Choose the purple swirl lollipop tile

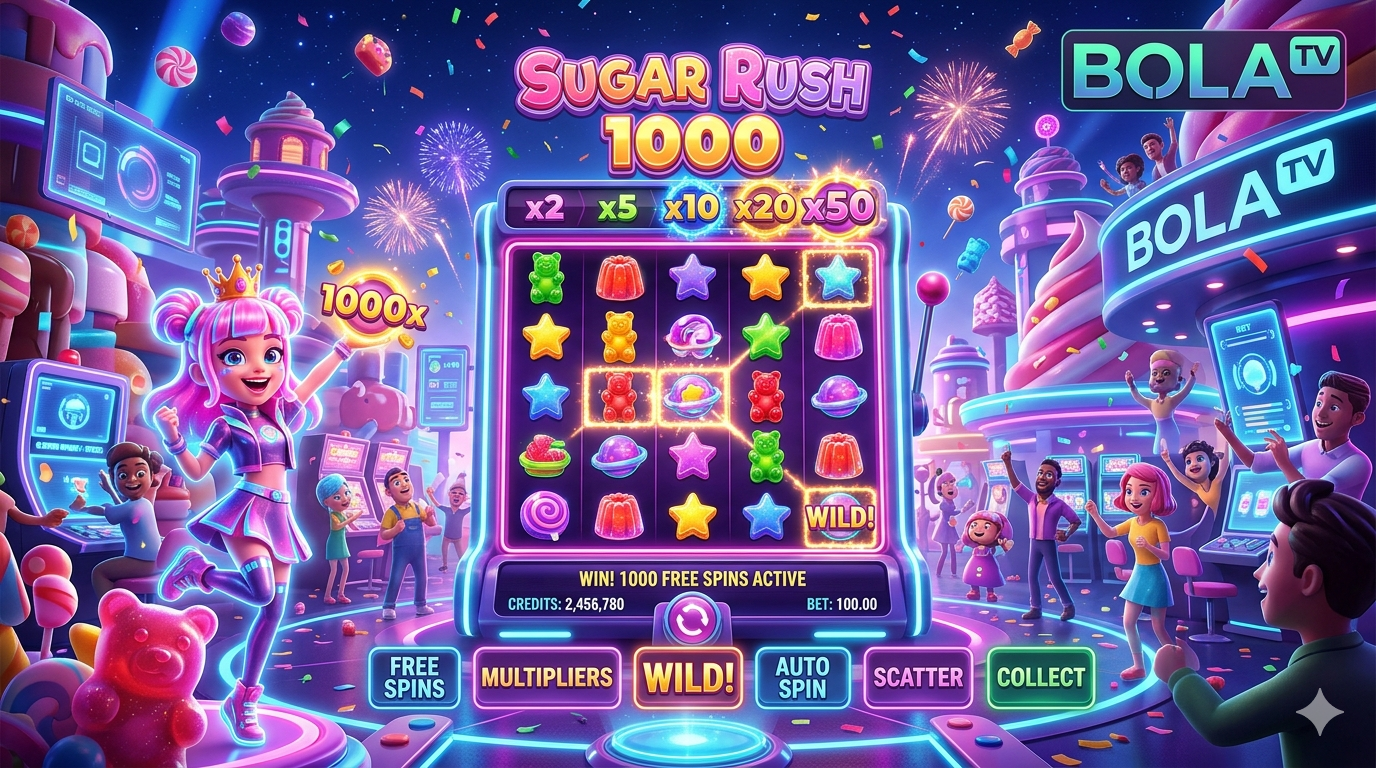click(x=545, y=516)
